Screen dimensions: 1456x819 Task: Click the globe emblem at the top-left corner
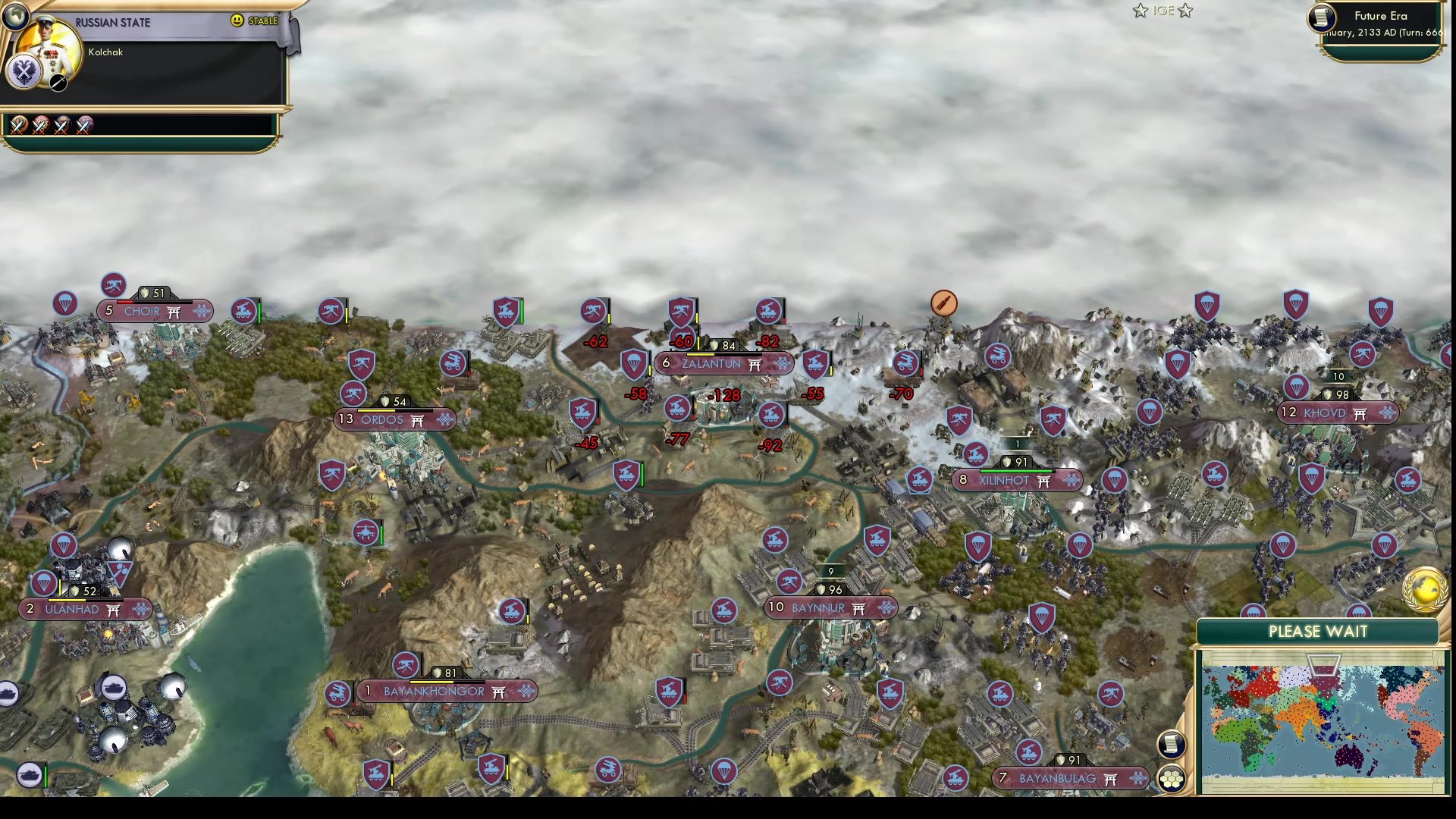click(16, 17)
